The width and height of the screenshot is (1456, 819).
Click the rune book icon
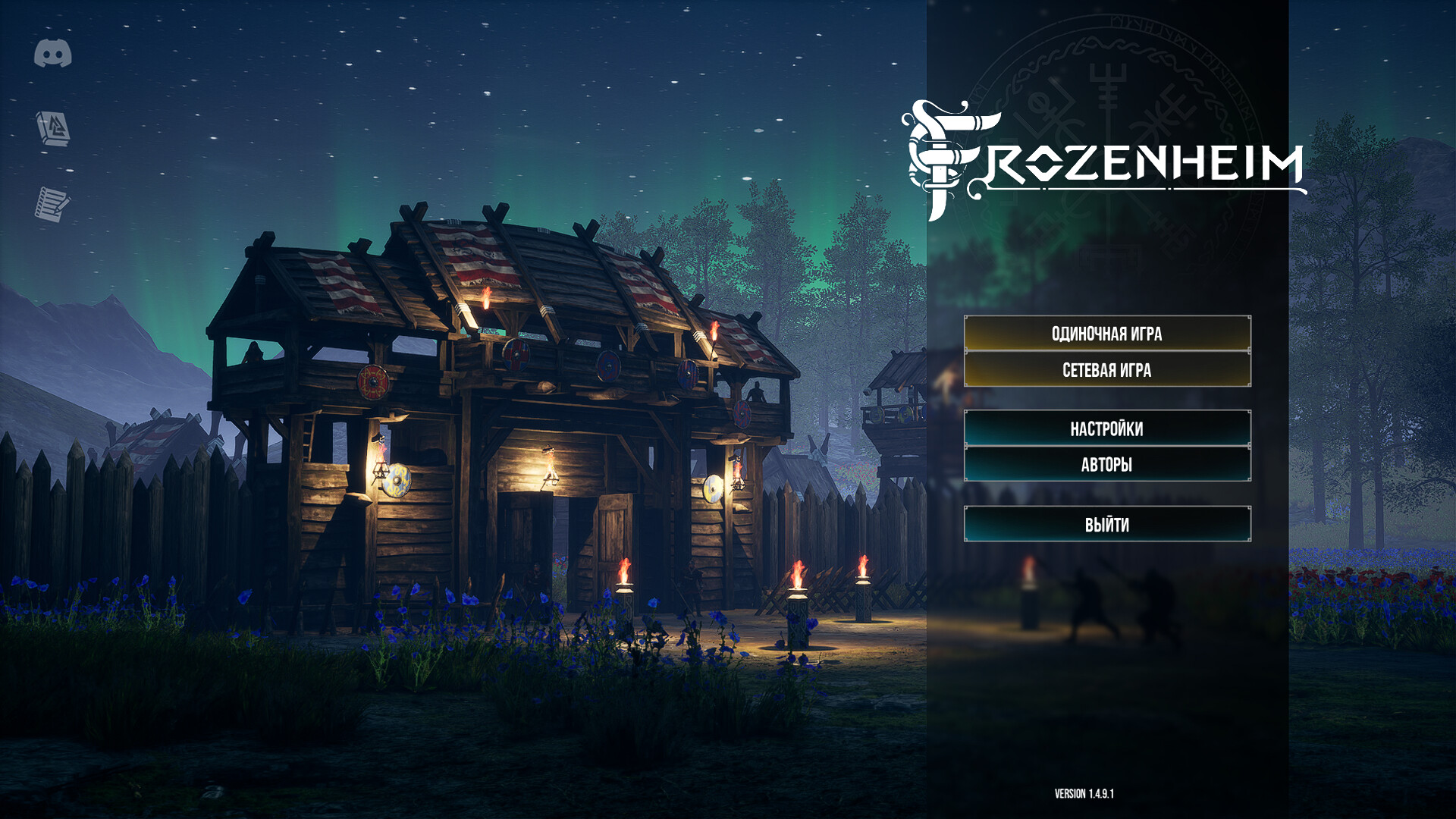(53, 128)
